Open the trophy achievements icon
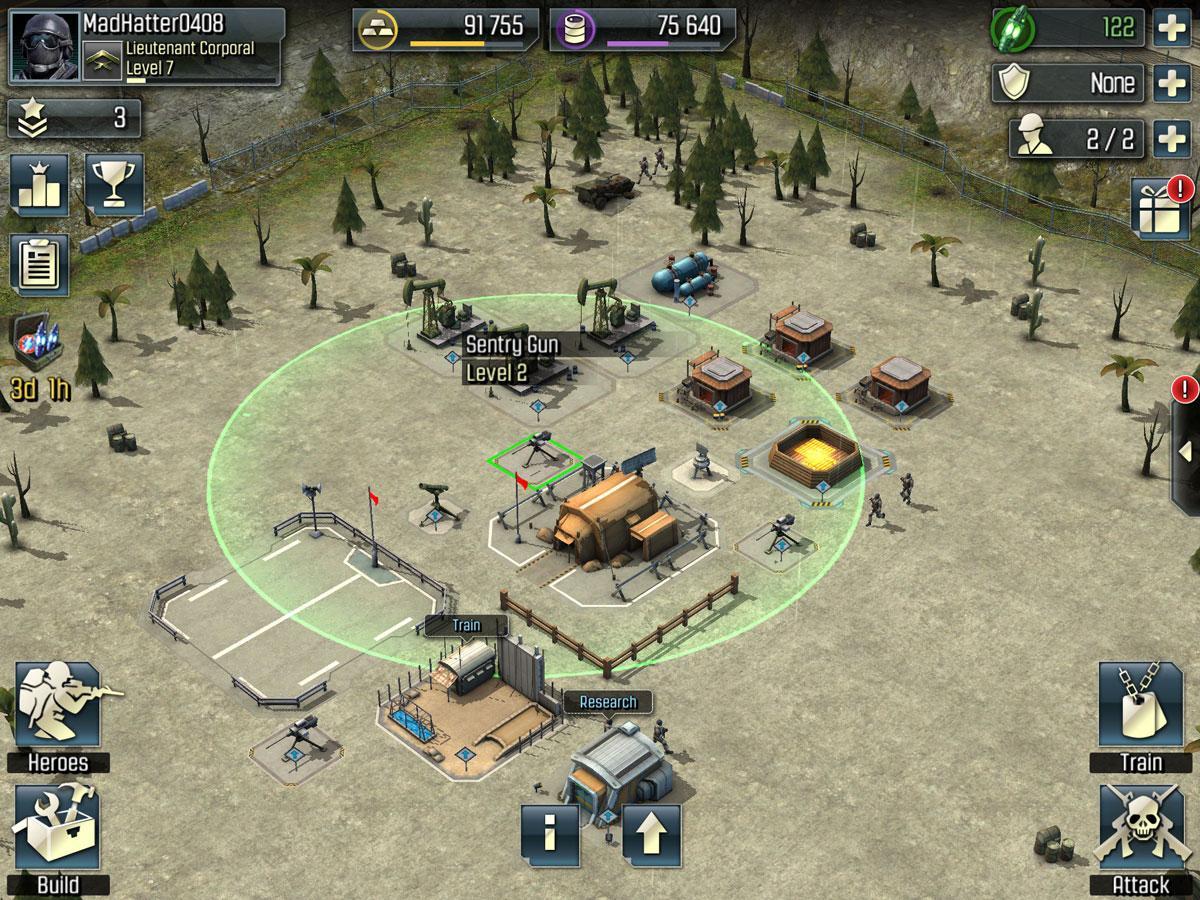The width and height of the screenshot is (1200, 900). point(114,184)
